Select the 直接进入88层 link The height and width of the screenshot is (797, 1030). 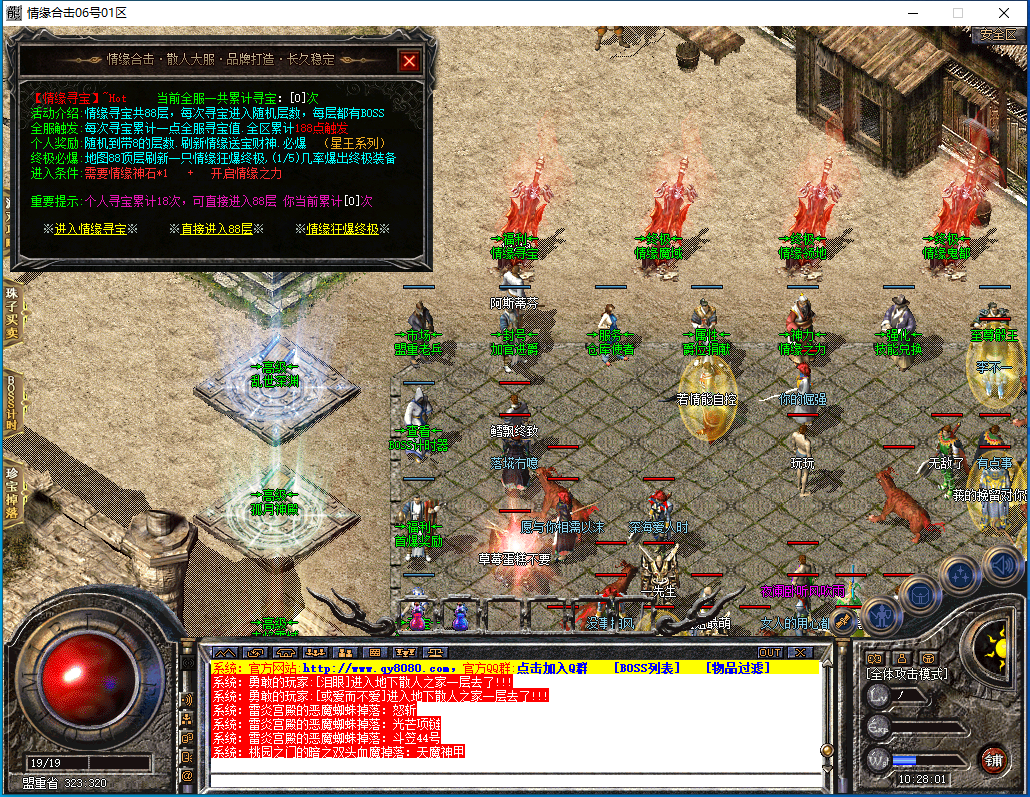coord(216,229)
